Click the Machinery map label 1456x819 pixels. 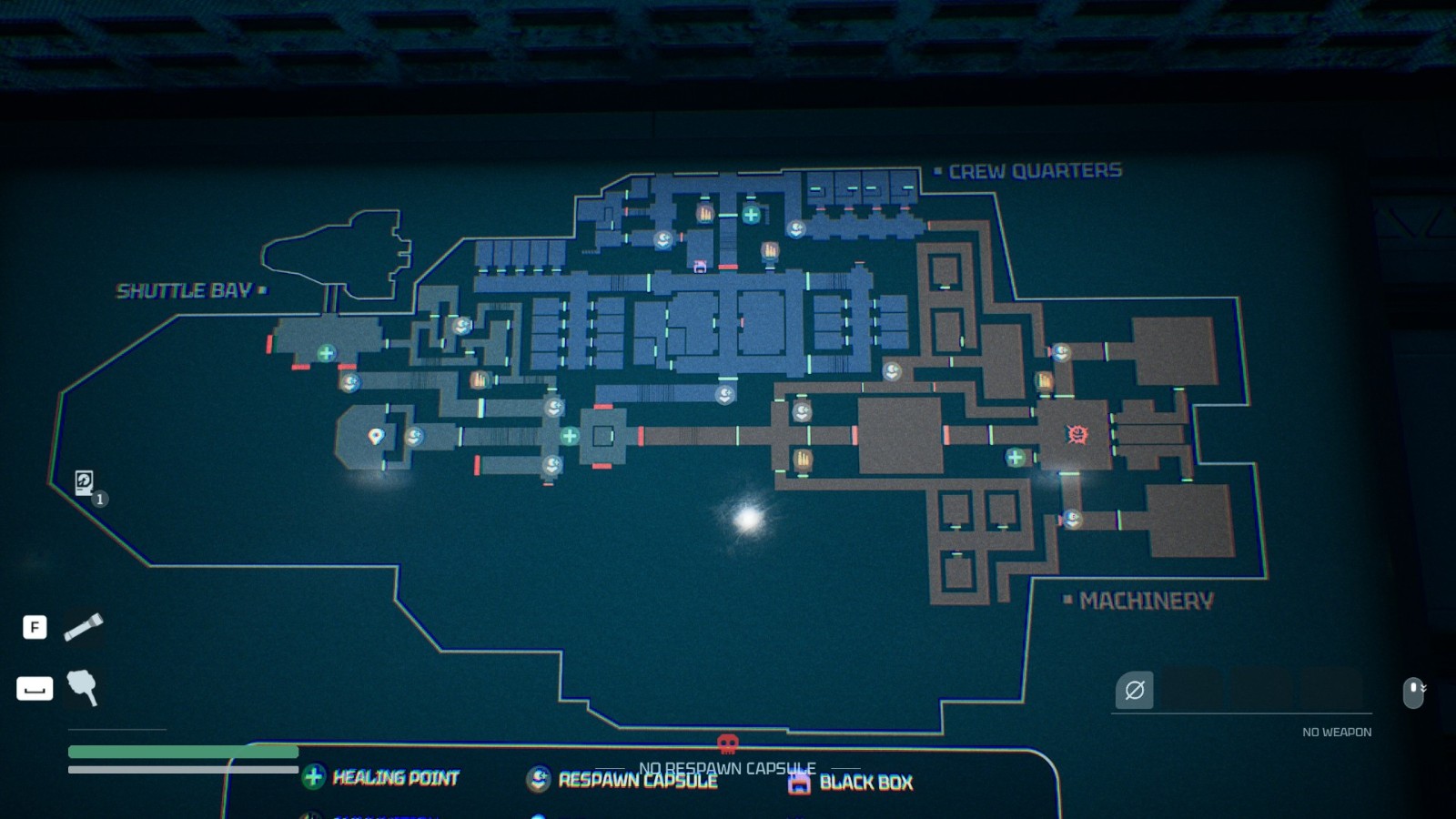(x=1146, y=601)
